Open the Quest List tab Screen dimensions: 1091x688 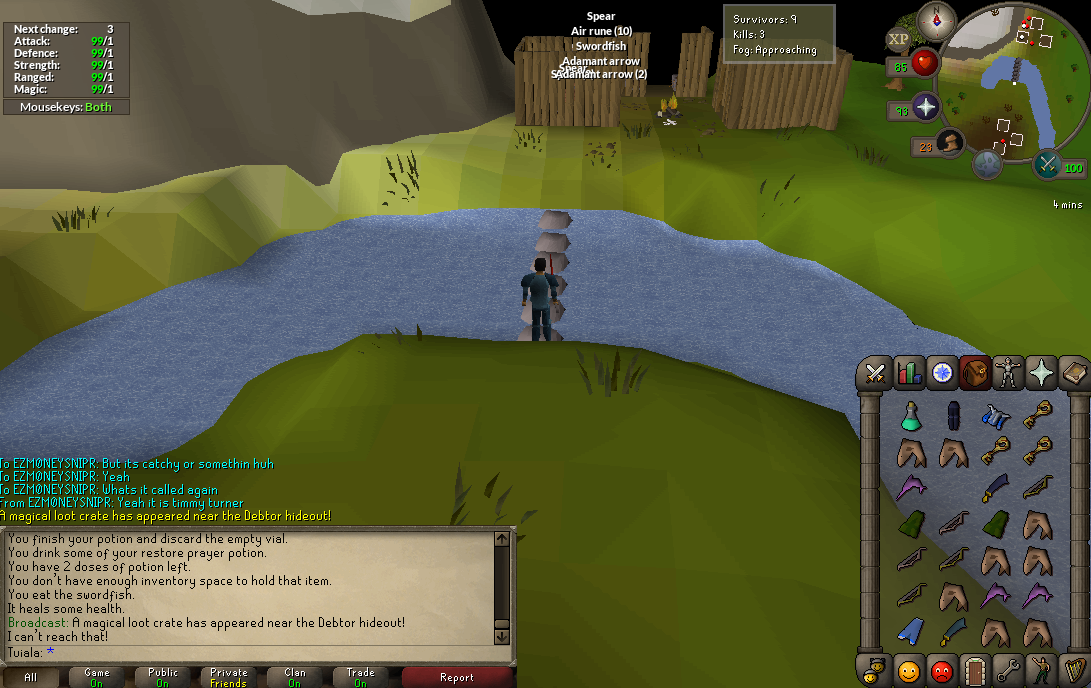(x=941, y=374)
